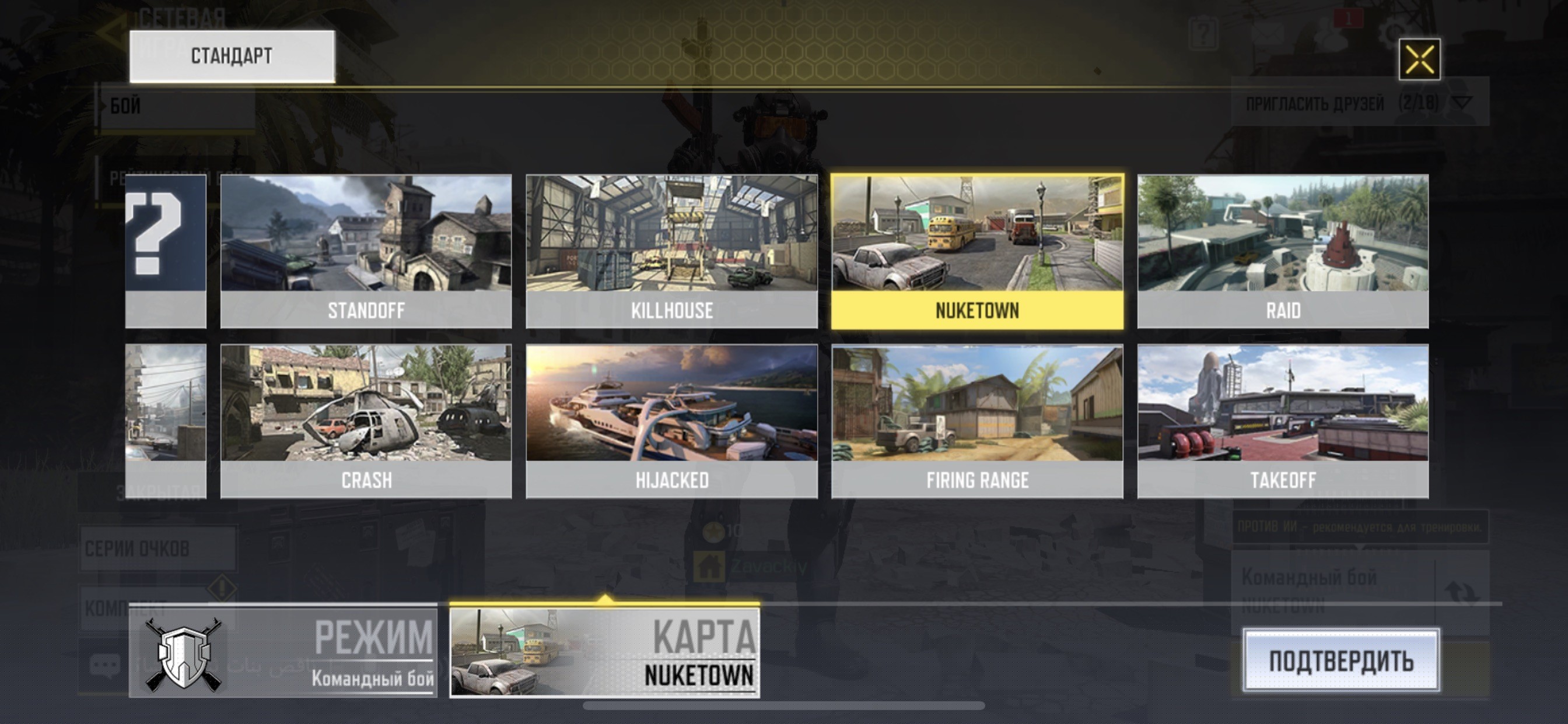Select the Hijacked yacht map
The height and width of the screenshot is (724, 1568).
click(x=671, y=421)
